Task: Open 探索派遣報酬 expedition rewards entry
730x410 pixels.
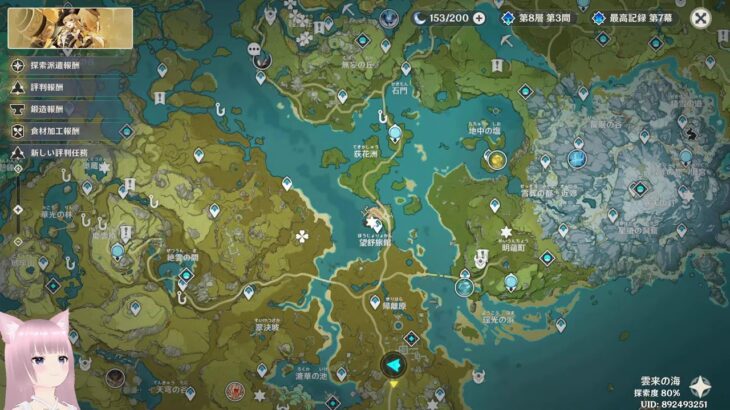Action: pyautogui.click(x=18, y=64)
